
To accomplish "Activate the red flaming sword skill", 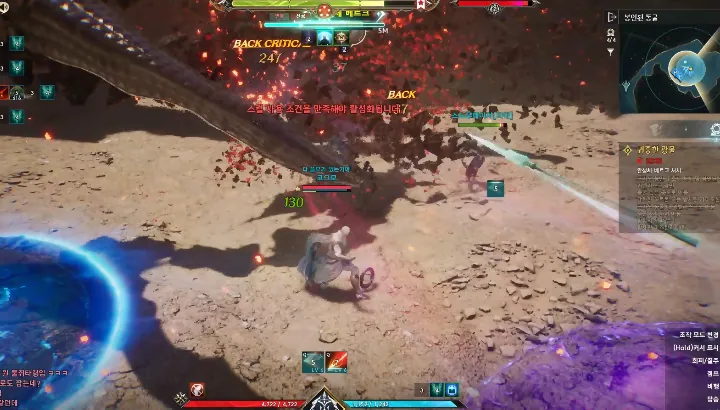I will point(337,361).
